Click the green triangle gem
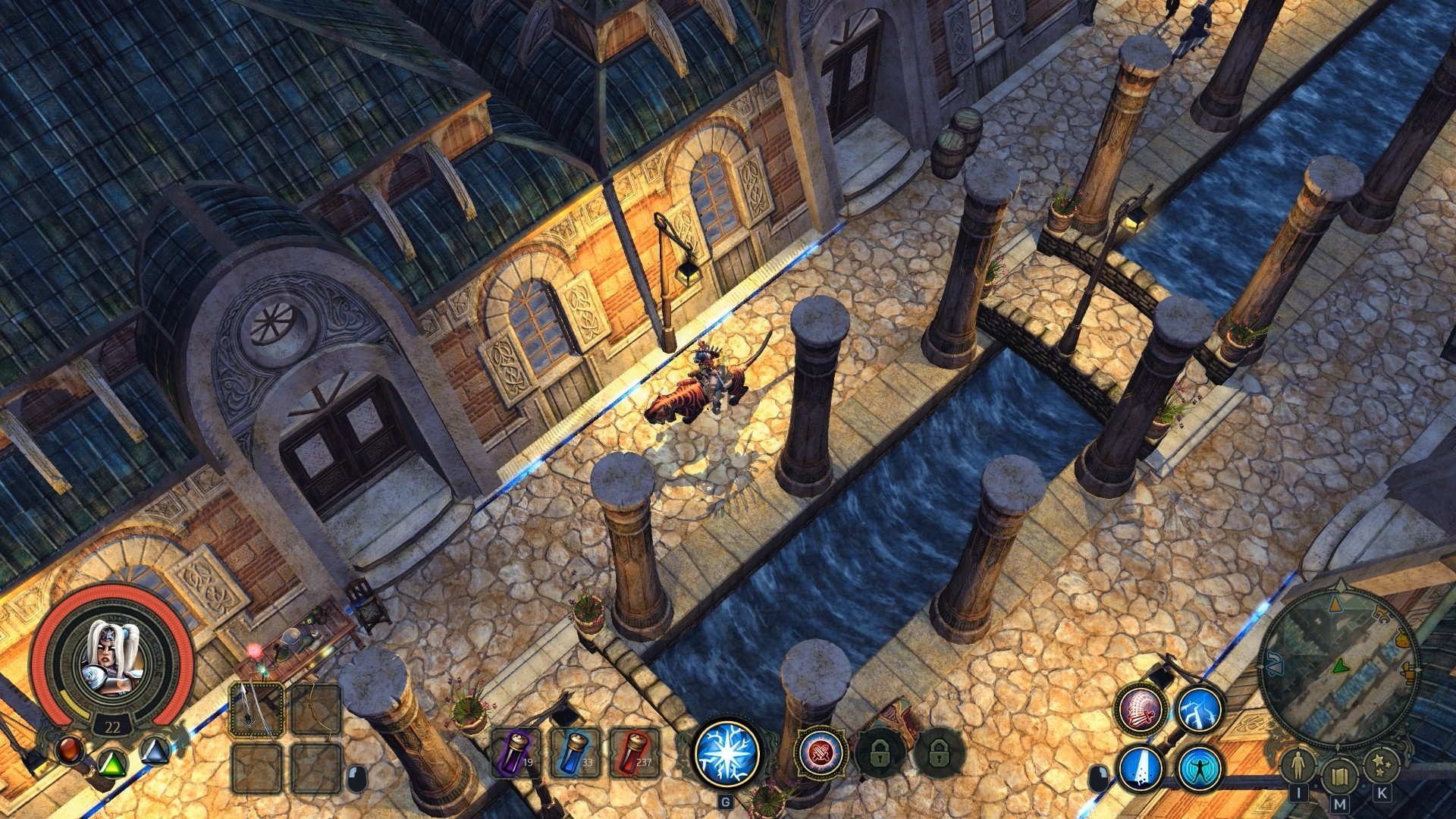 (x=113, y=763)
